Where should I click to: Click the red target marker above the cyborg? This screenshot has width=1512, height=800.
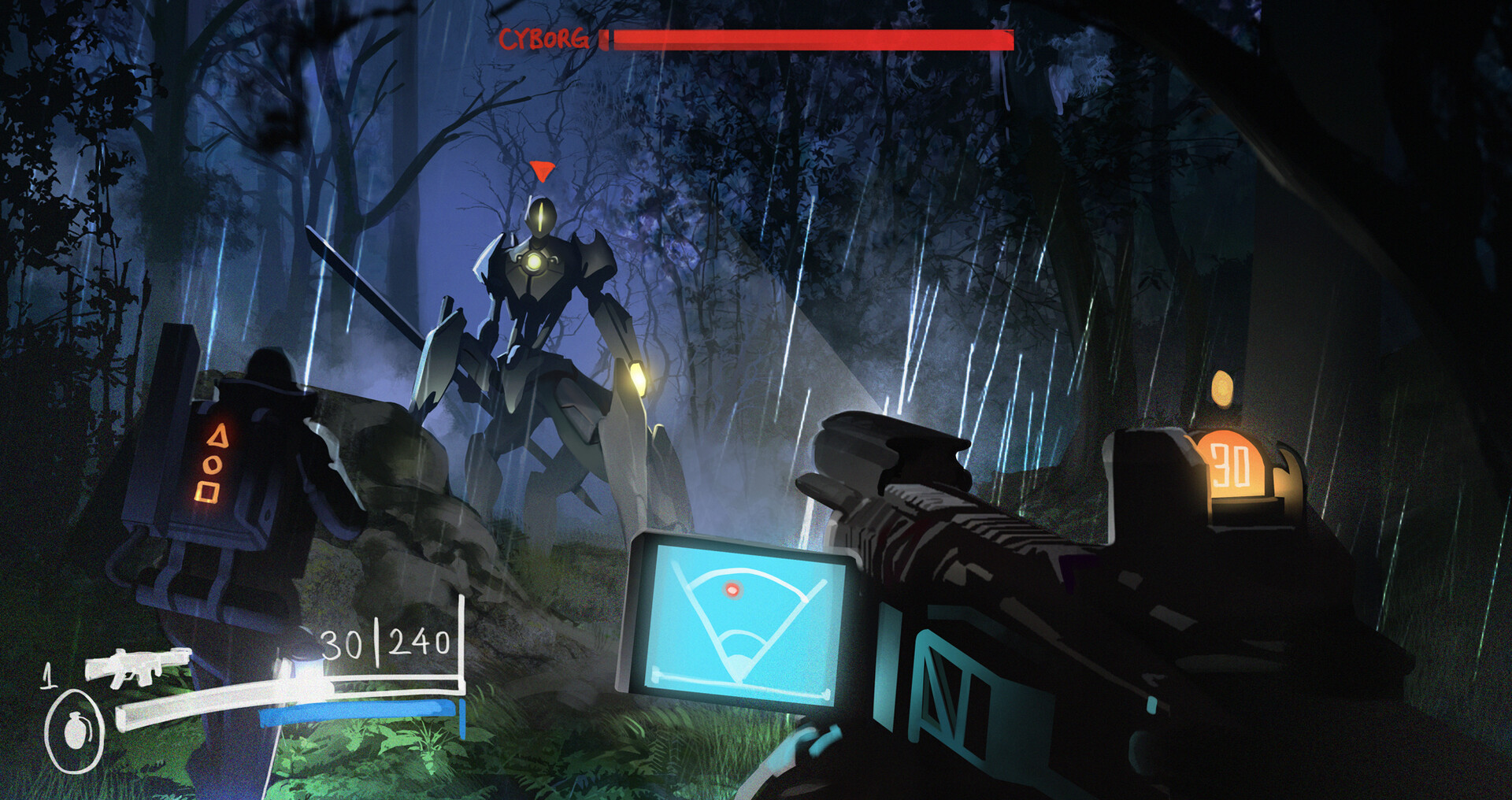click(x=542, y=171)
